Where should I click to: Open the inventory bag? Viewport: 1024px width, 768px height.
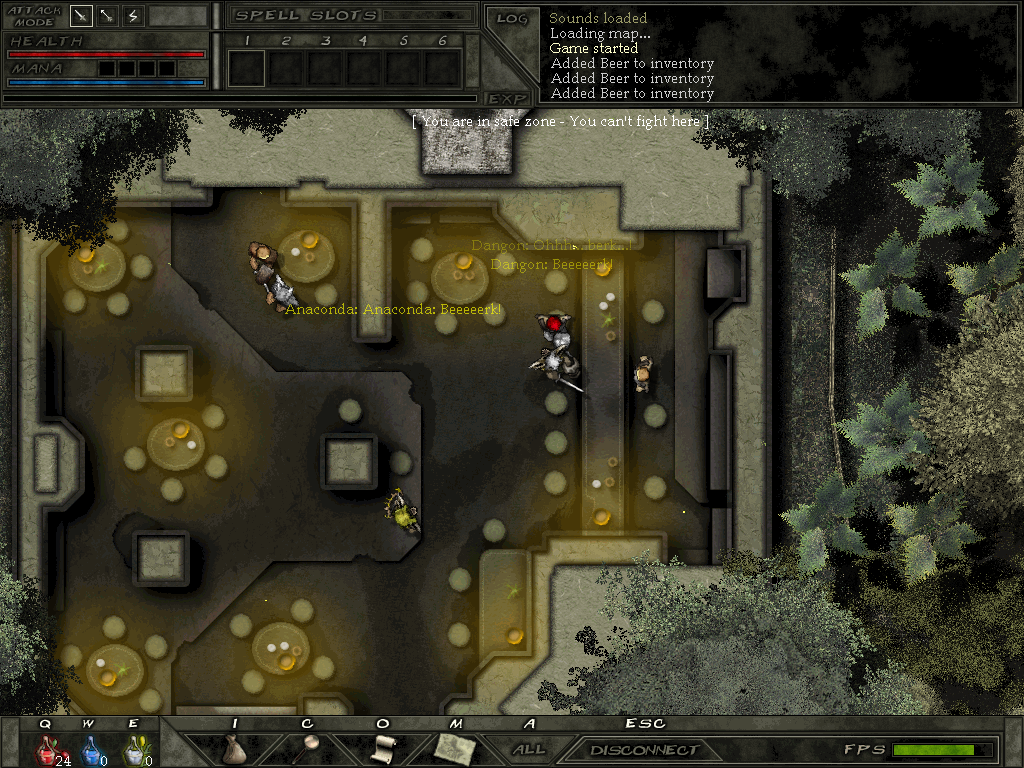point(235,749)
